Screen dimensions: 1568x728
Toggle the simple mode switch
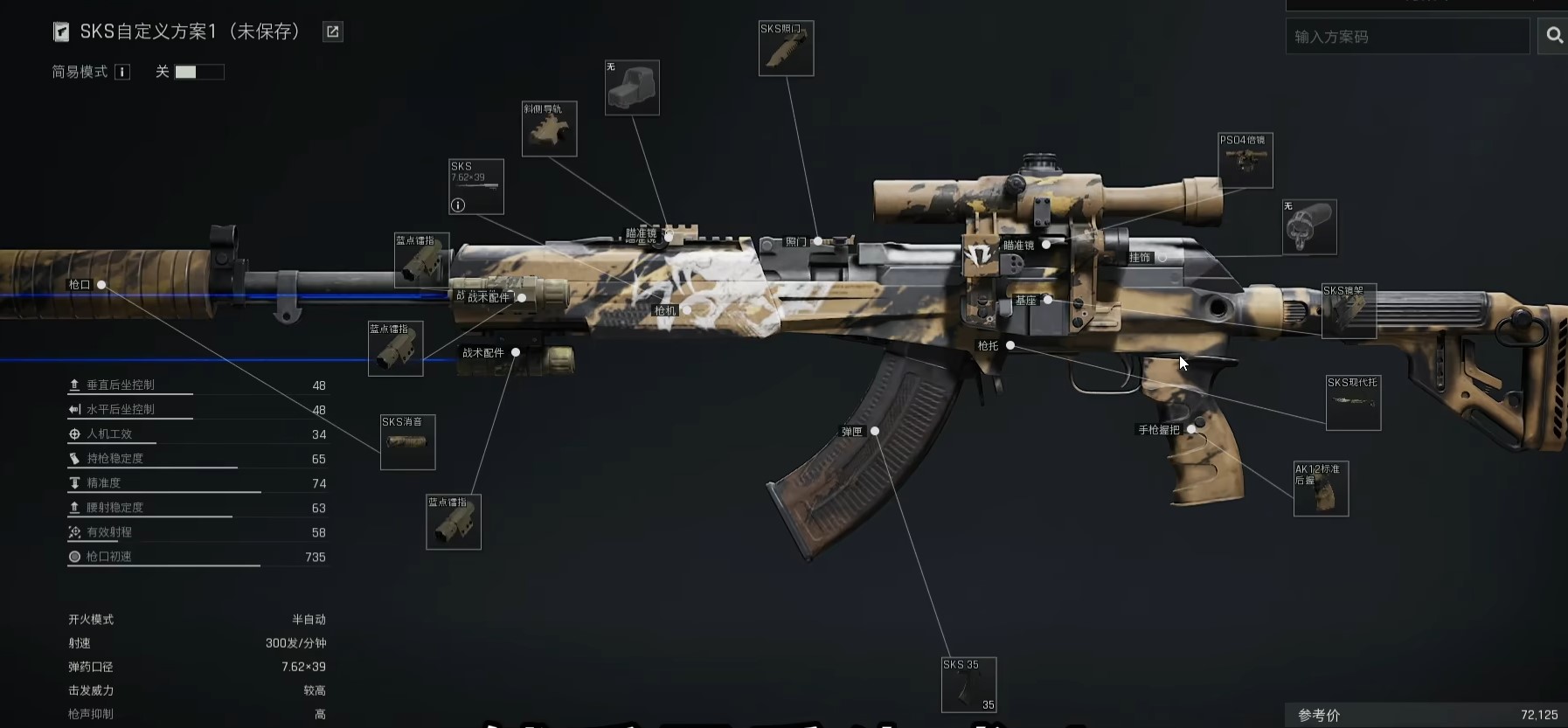(199, 72)
